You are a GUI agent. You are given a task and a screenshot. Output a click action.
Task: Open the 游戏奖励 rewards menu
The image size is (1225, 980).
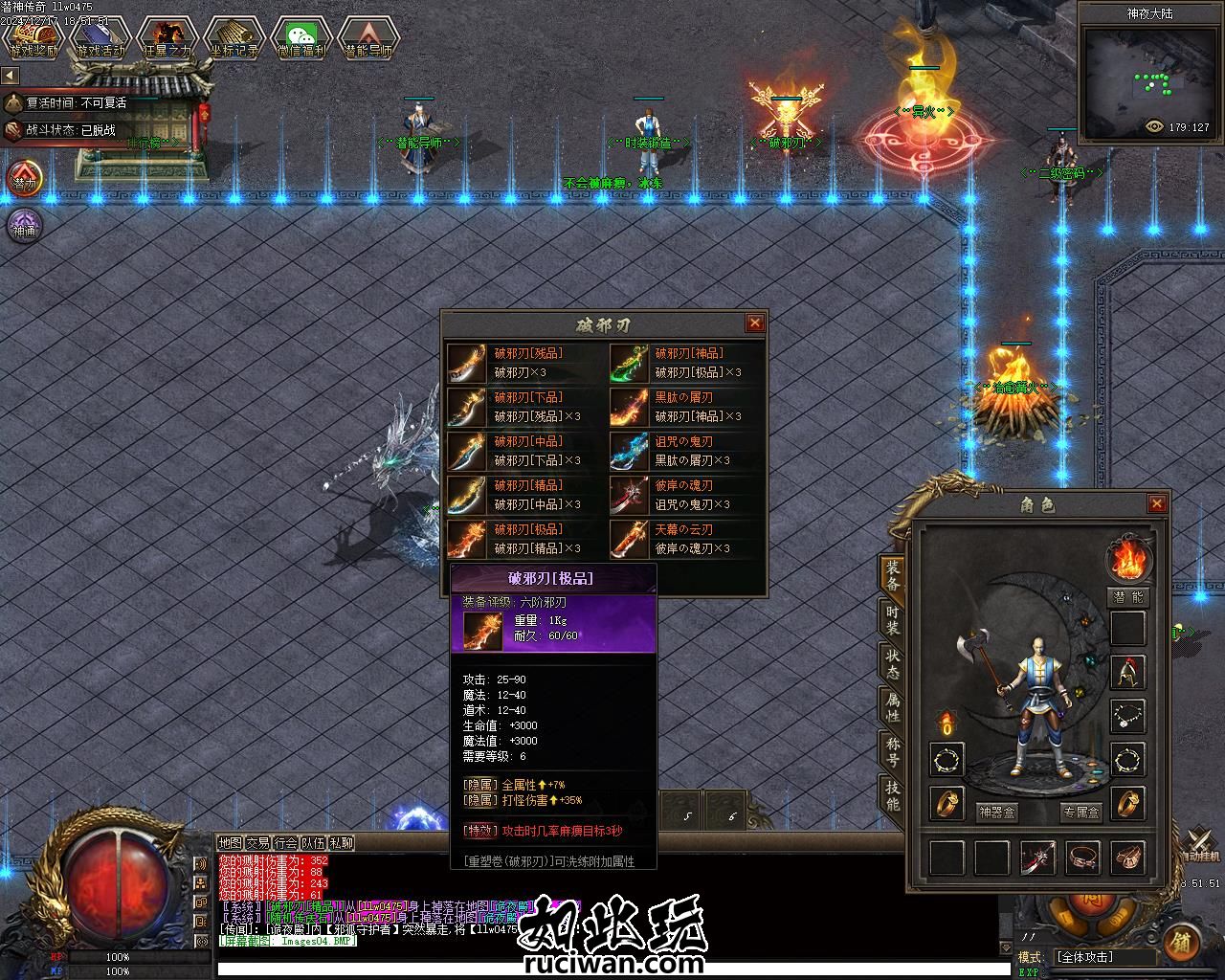tap(33, 39)
